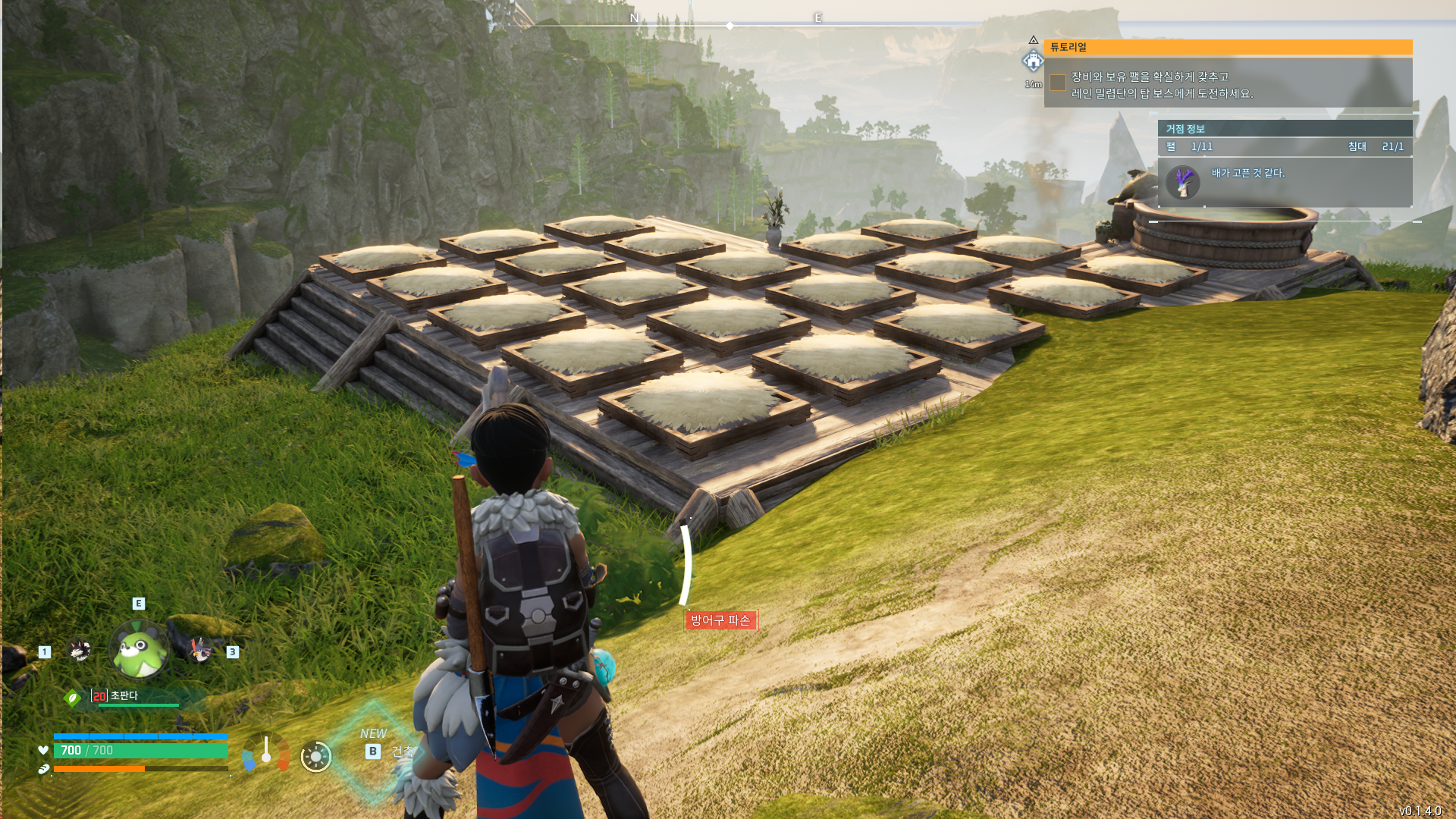Check the sun time-of-day dial
The width and height of the screenshot is (1456, 819).
316,756
